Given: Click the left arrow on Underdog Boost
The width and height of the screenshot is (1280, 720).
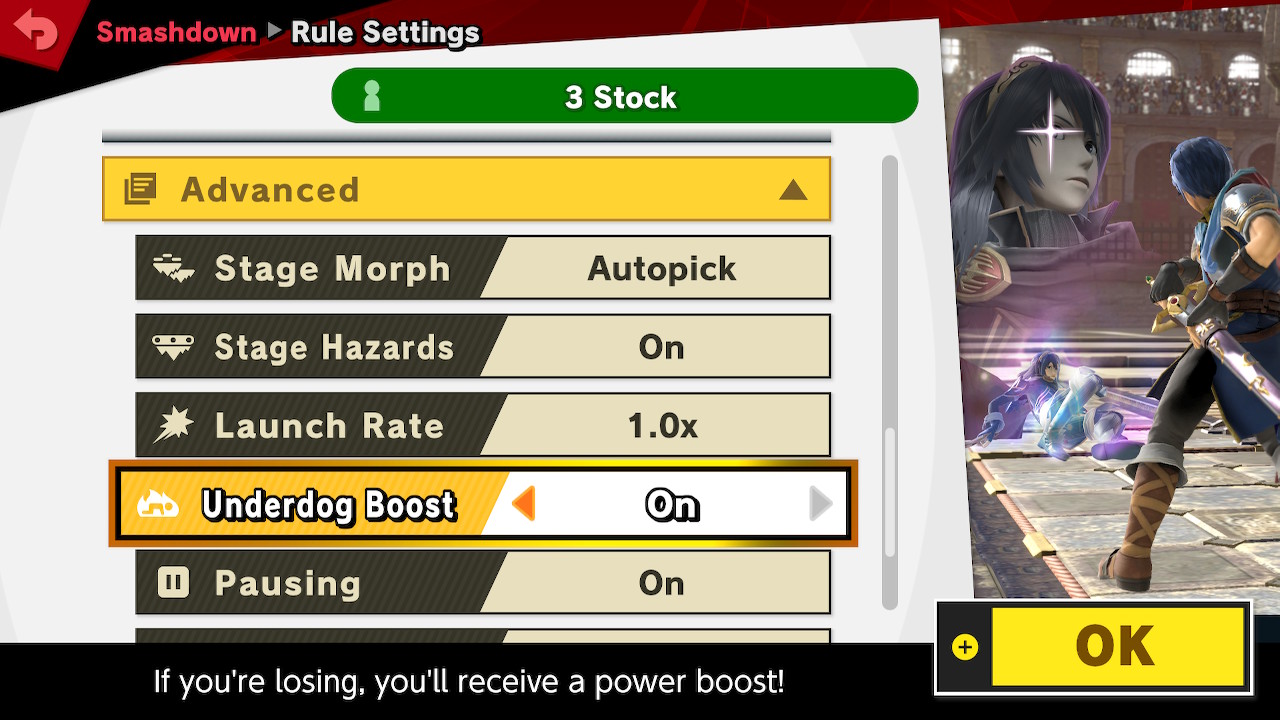Looking at the screenshot, I should pos(524,505).
